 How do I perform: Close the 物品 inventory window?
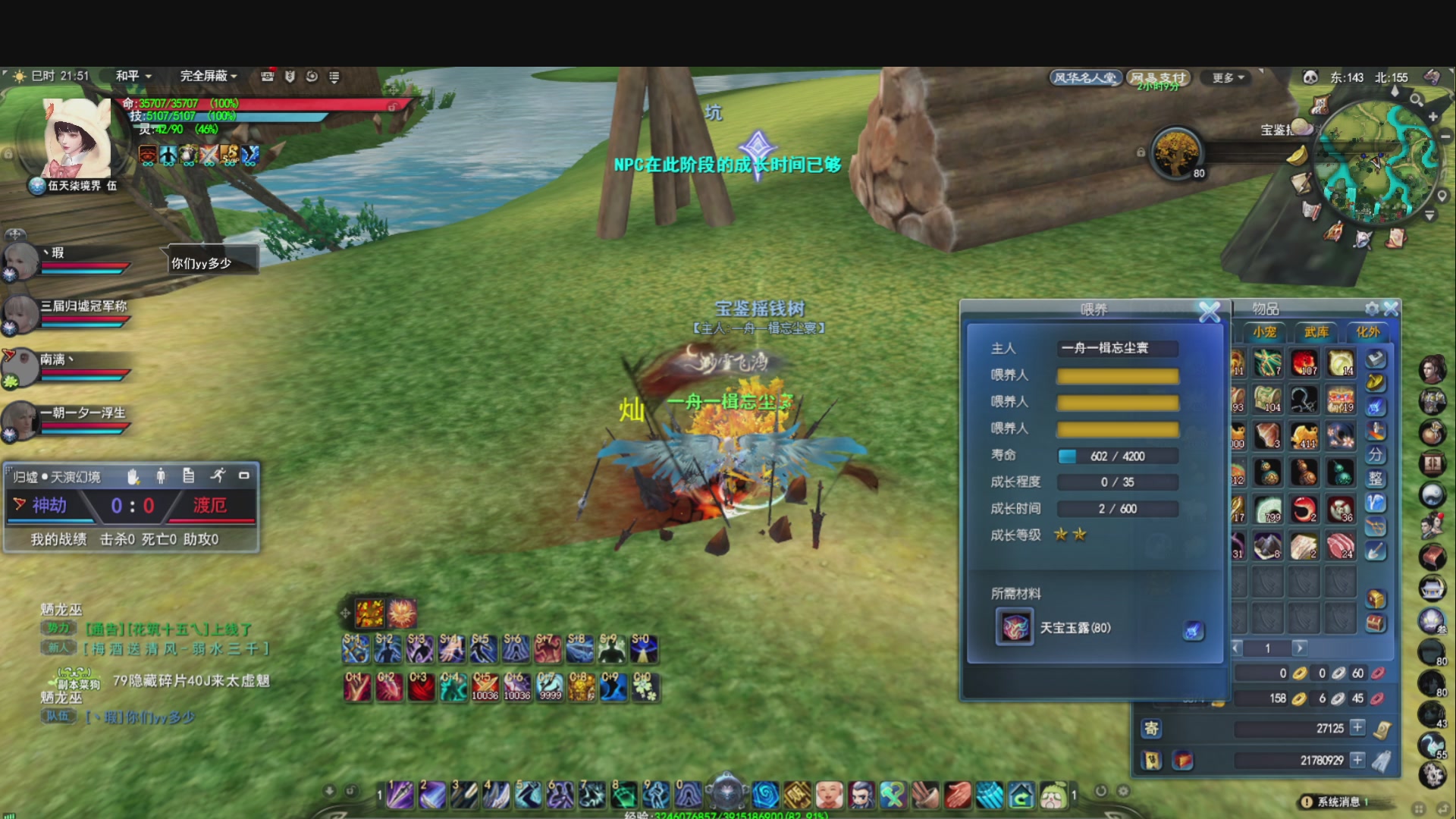pos(1391,309)
